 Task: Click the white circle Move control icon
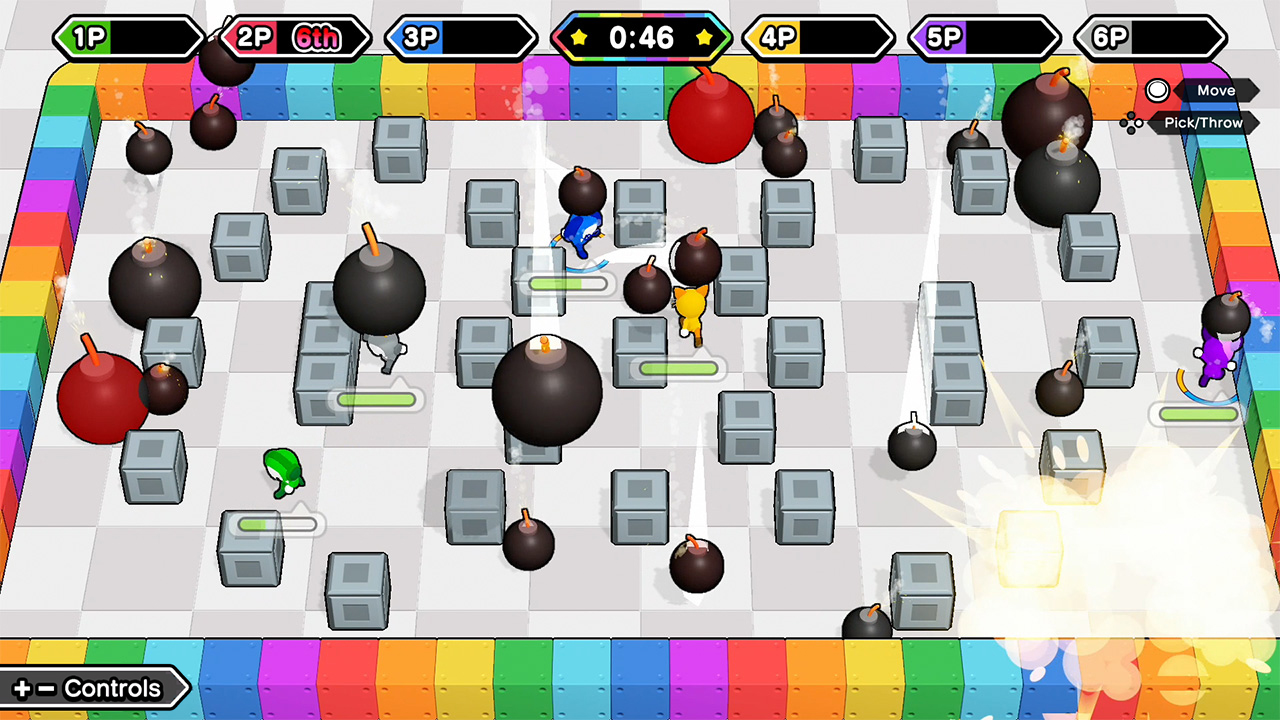1157,91
